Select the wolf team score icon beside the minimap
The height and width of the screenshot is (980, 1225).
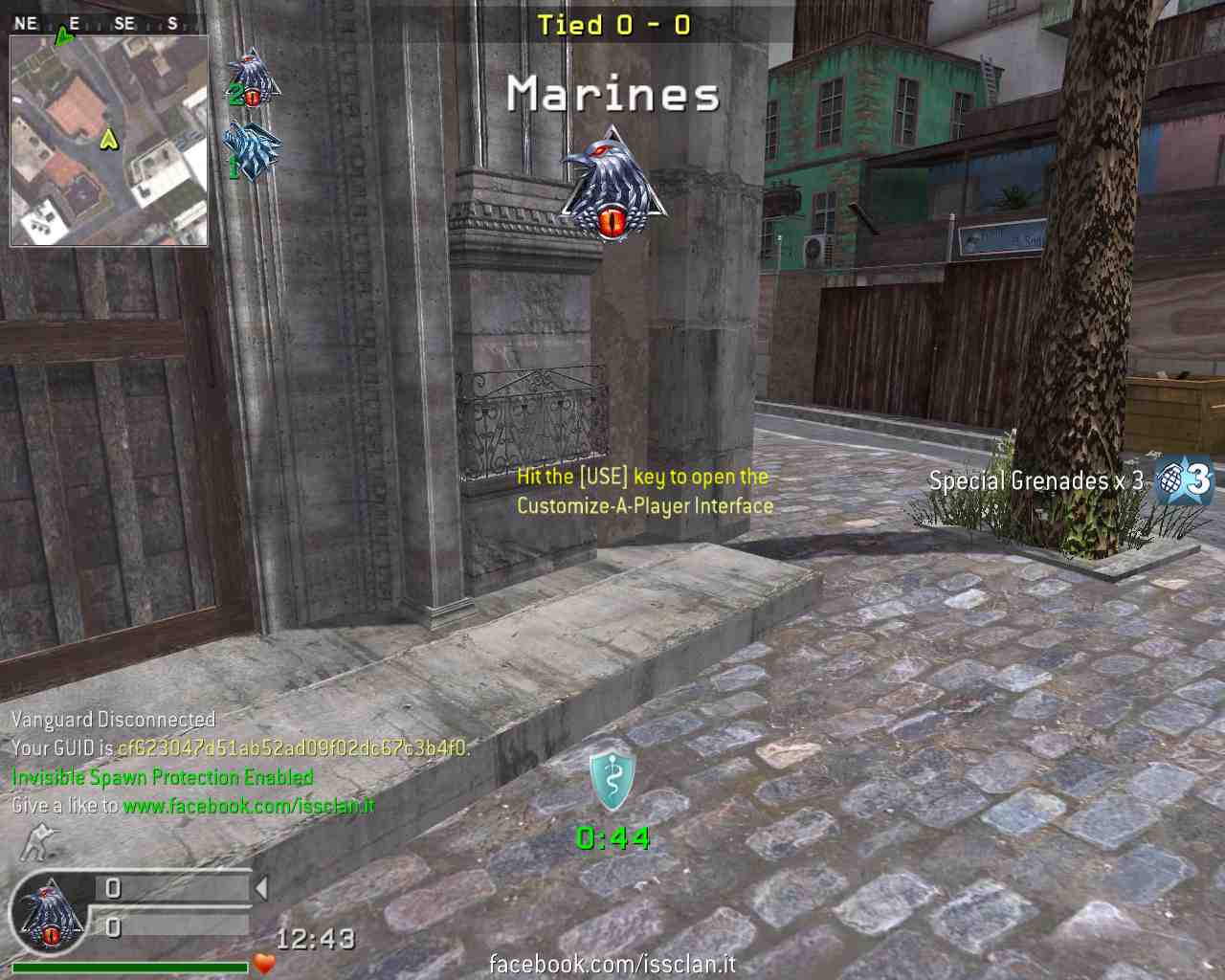click(252, 151)
